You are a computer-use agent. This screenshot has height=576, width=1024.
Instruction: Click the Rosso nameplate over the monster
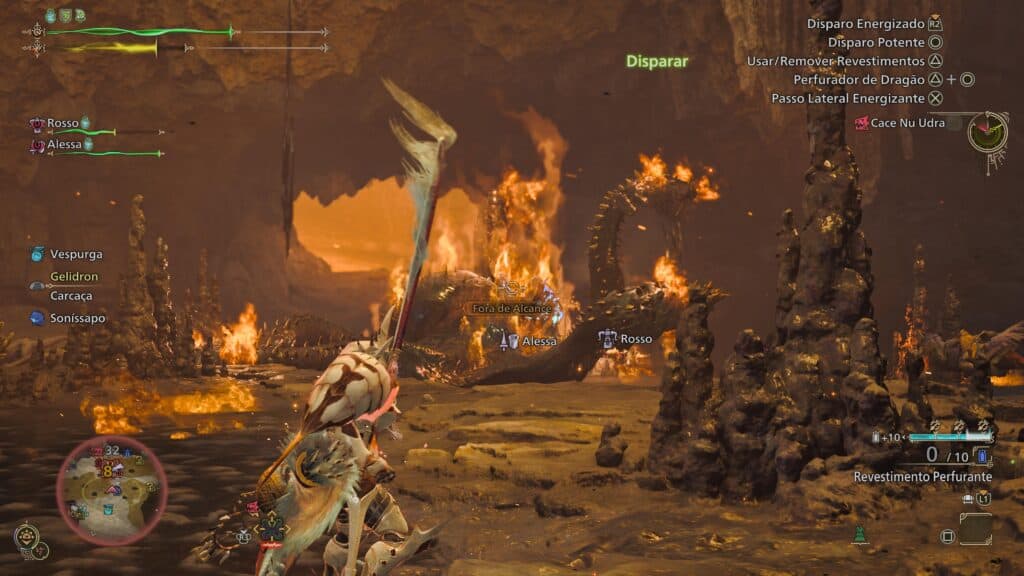(x=626, y=339)
